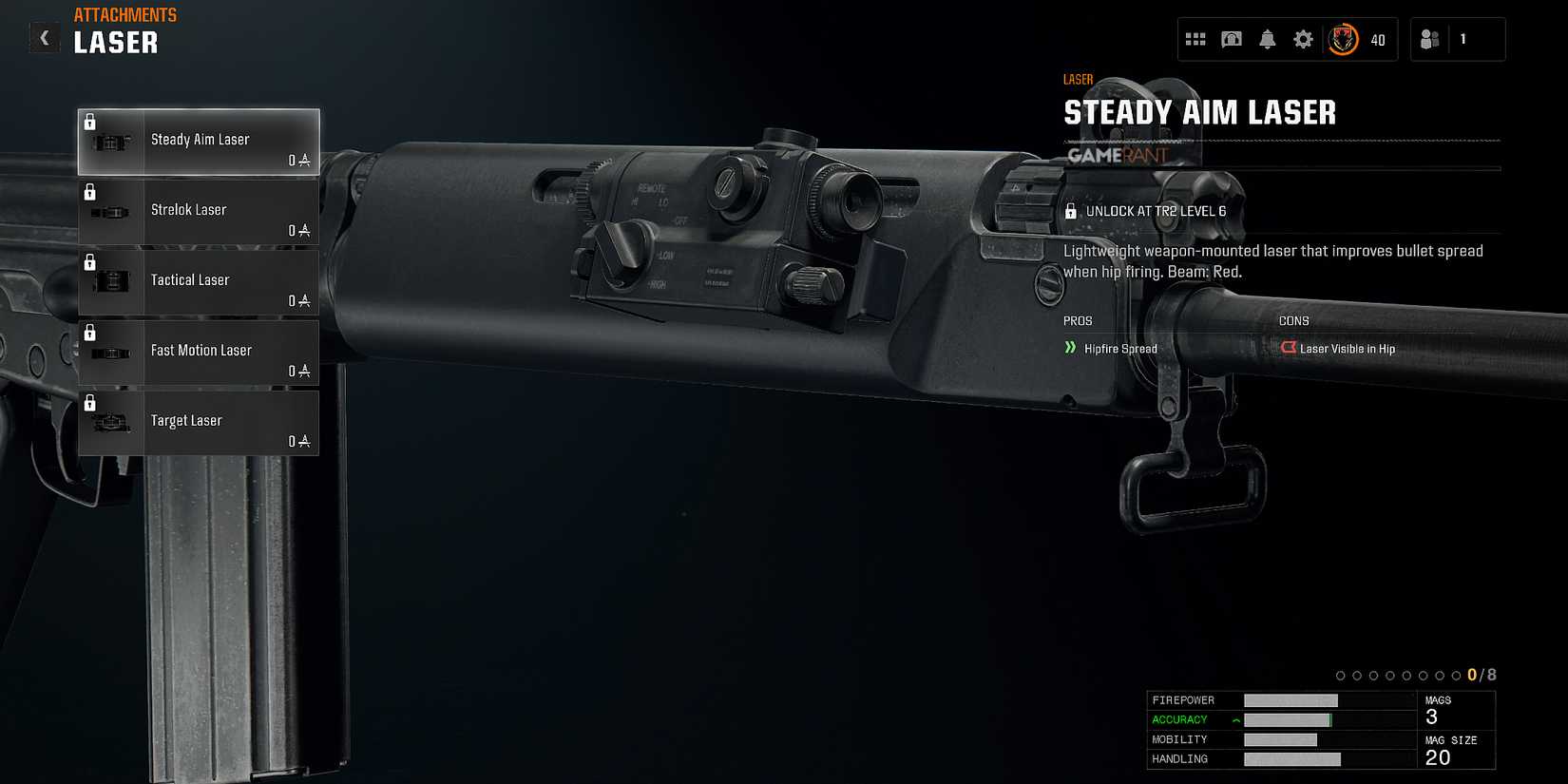Choose the Tactical Laser attachment
The image size is (1568, 784).
199,281
